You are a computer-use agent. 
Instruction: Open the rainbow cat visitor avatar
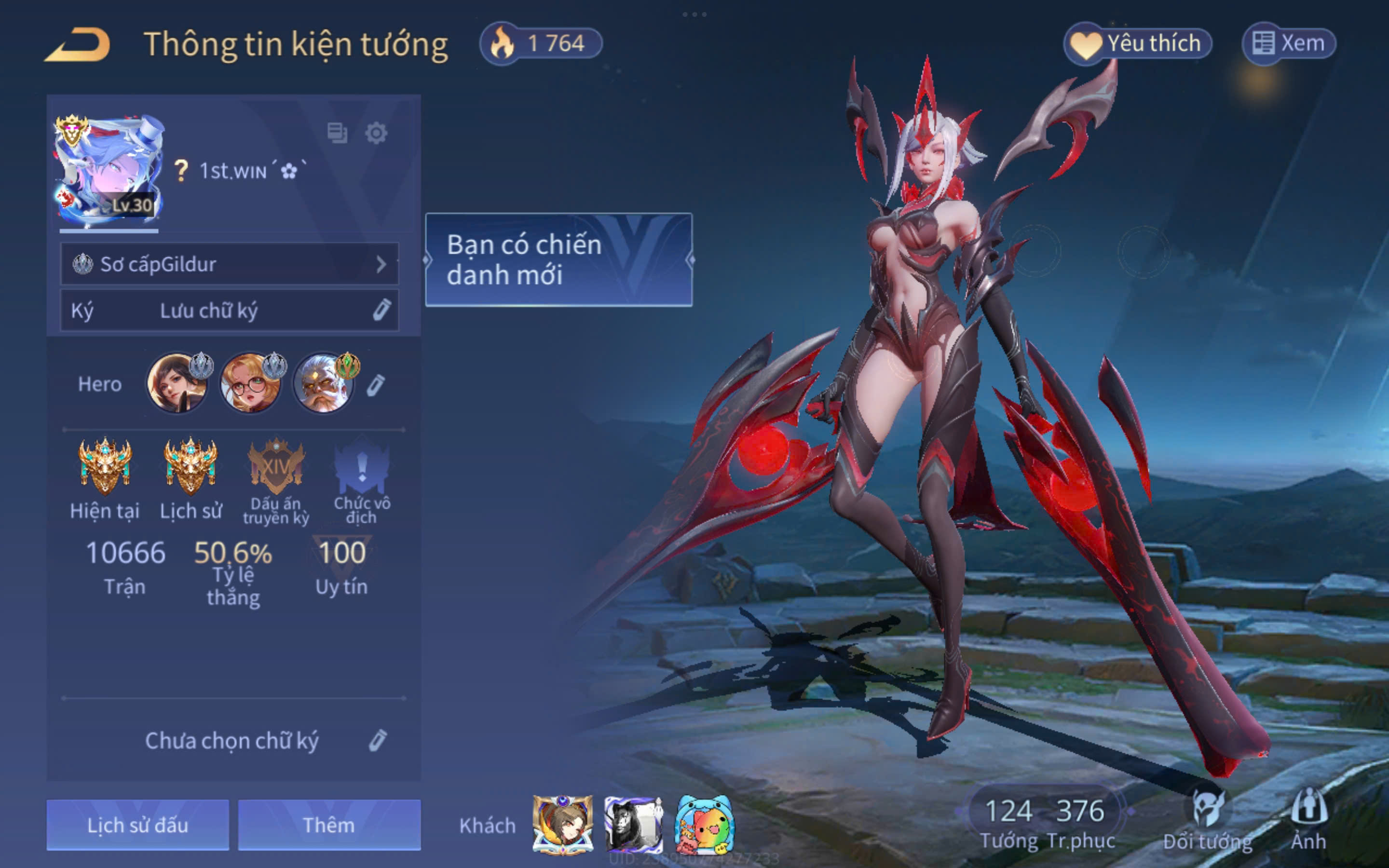[x=704, y=825]
